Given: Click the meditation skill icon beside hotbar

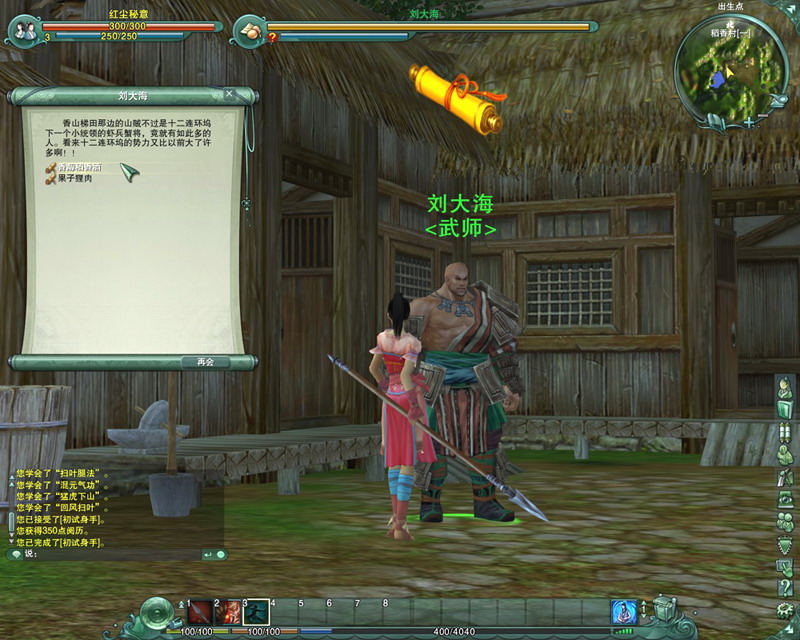Looking at the screenshot, I should (x=624, y=611).
